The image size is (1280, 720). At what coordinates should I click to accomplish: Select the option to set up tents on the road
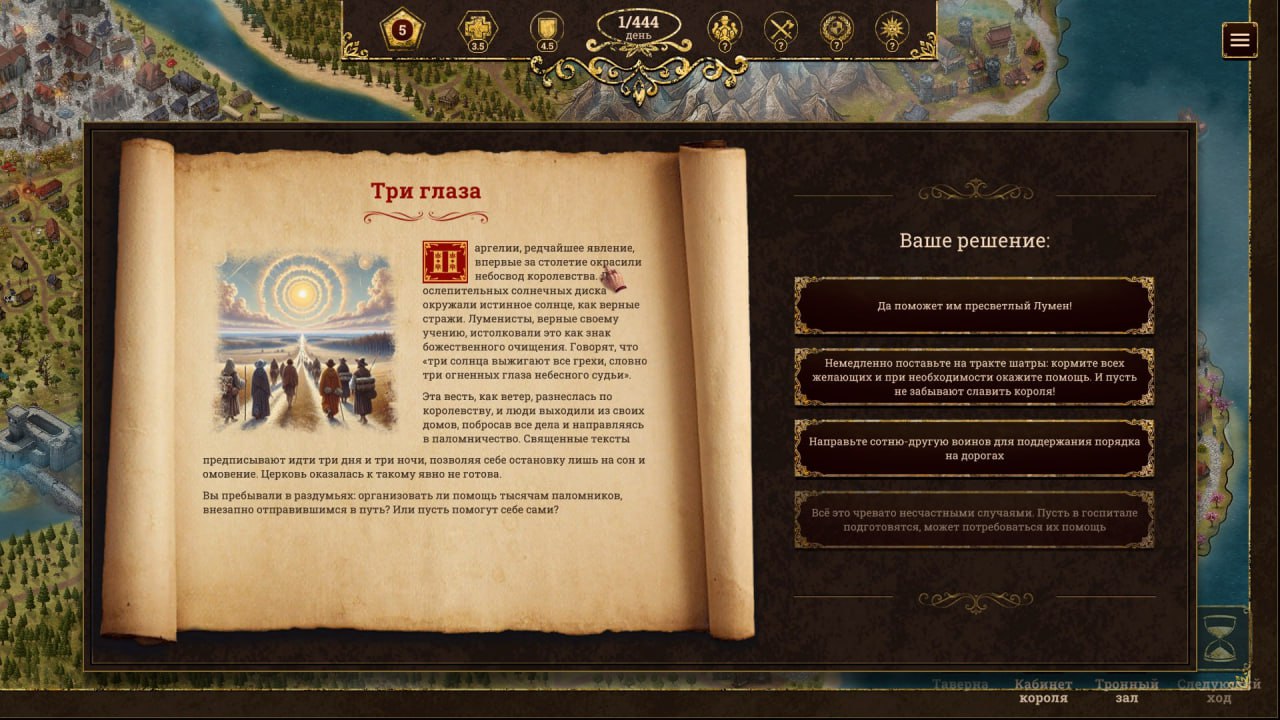click(974, 377)
